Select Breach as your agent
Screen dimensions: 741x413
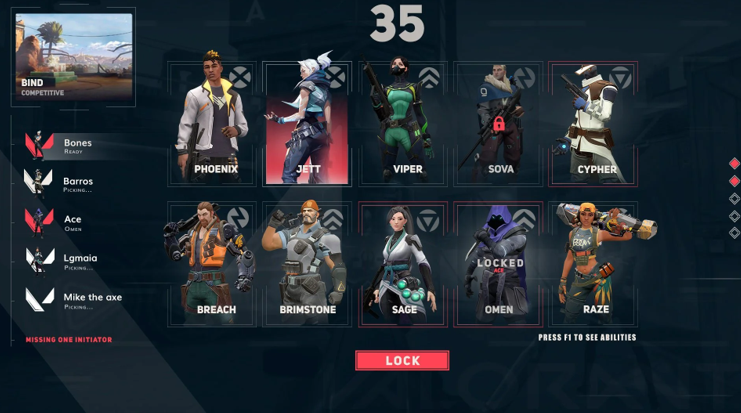point(214,263)
